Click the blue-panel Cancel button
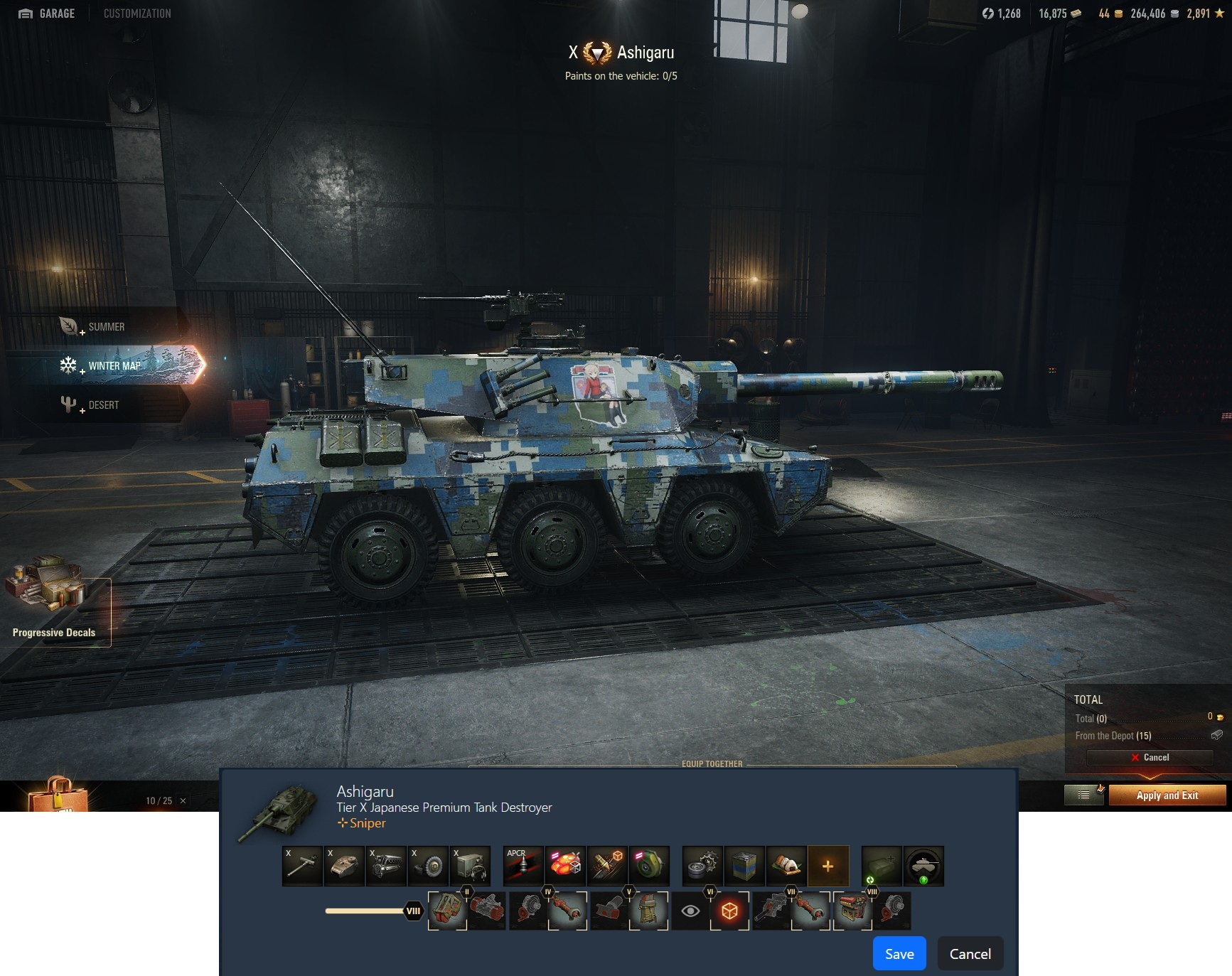 (970, 954)
